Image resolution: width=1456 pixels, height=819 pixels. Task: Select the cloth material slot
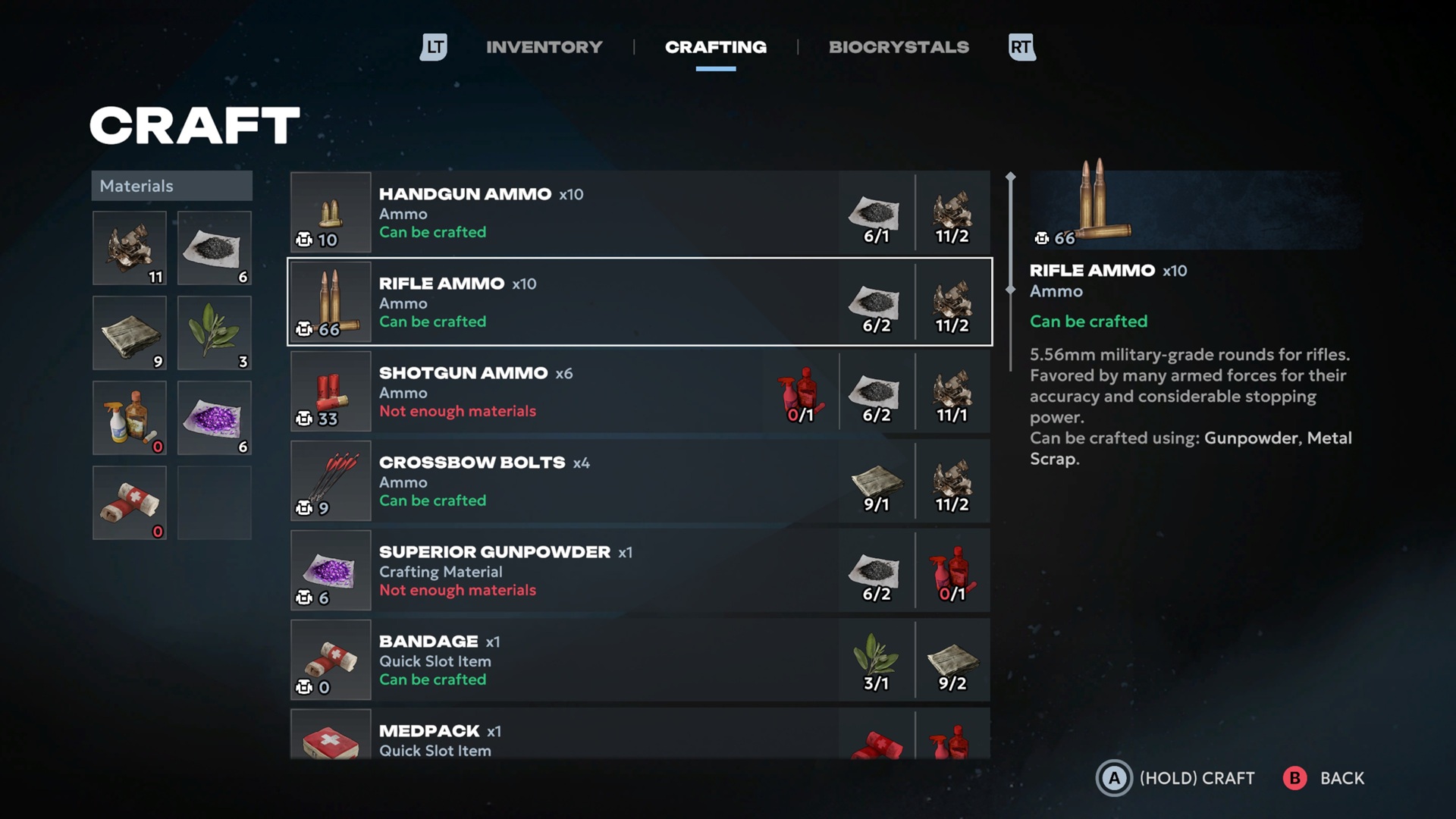130,333
